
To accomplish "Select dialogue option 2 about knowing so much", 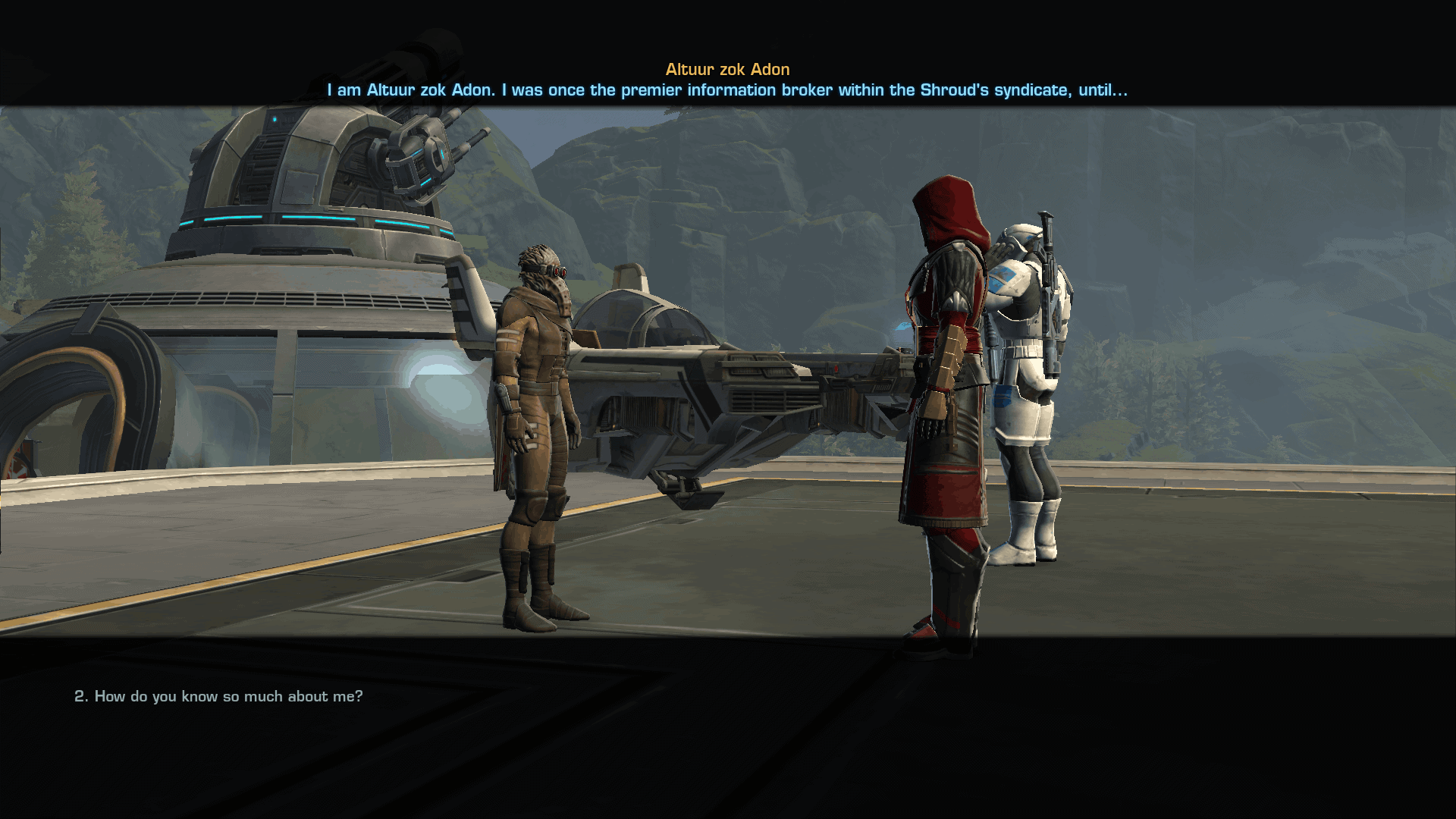I will pos(218,695).
